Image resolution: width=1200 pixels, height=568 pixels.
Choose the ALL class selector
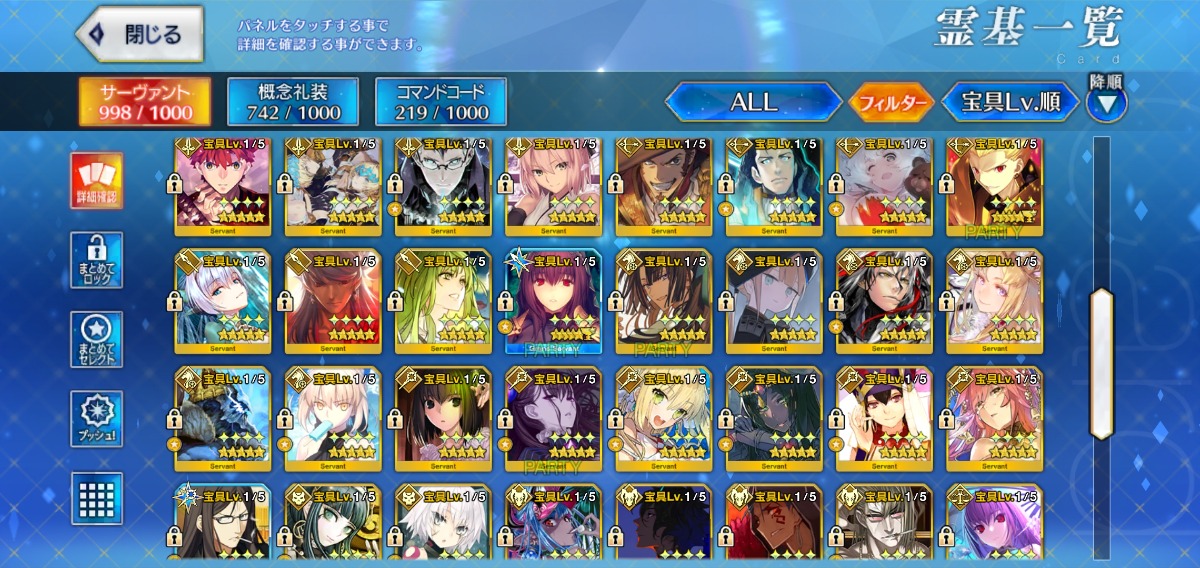click(x=753, y=102)
